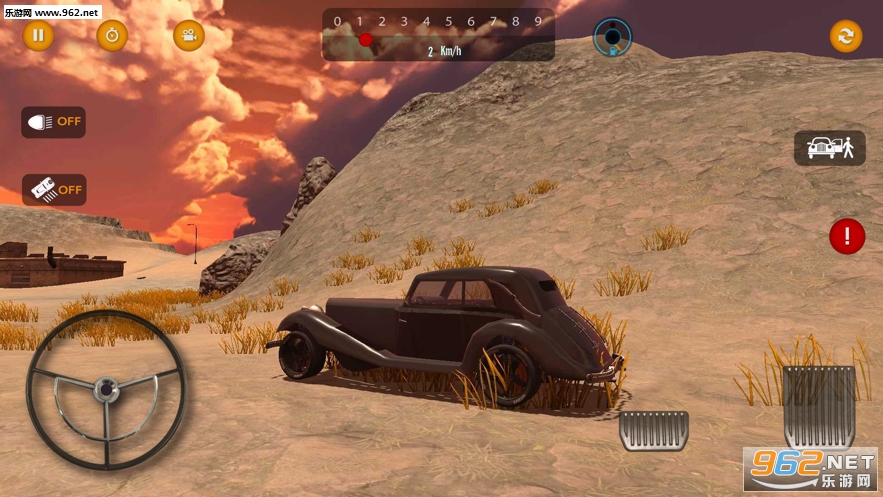Pause the game with the pause button
The height and width of the screenshot is (497, 883).
(38, 36)
